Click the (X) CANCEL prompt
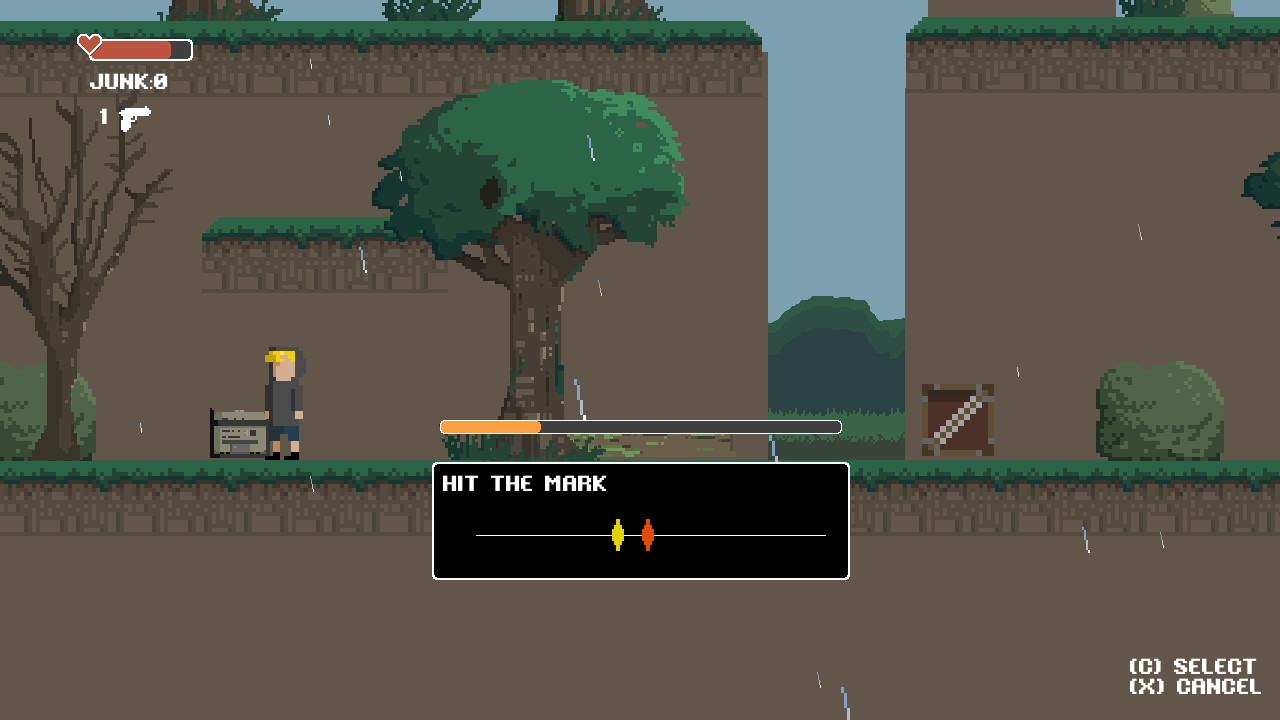1280x720 pixels. coord(1196,686)
